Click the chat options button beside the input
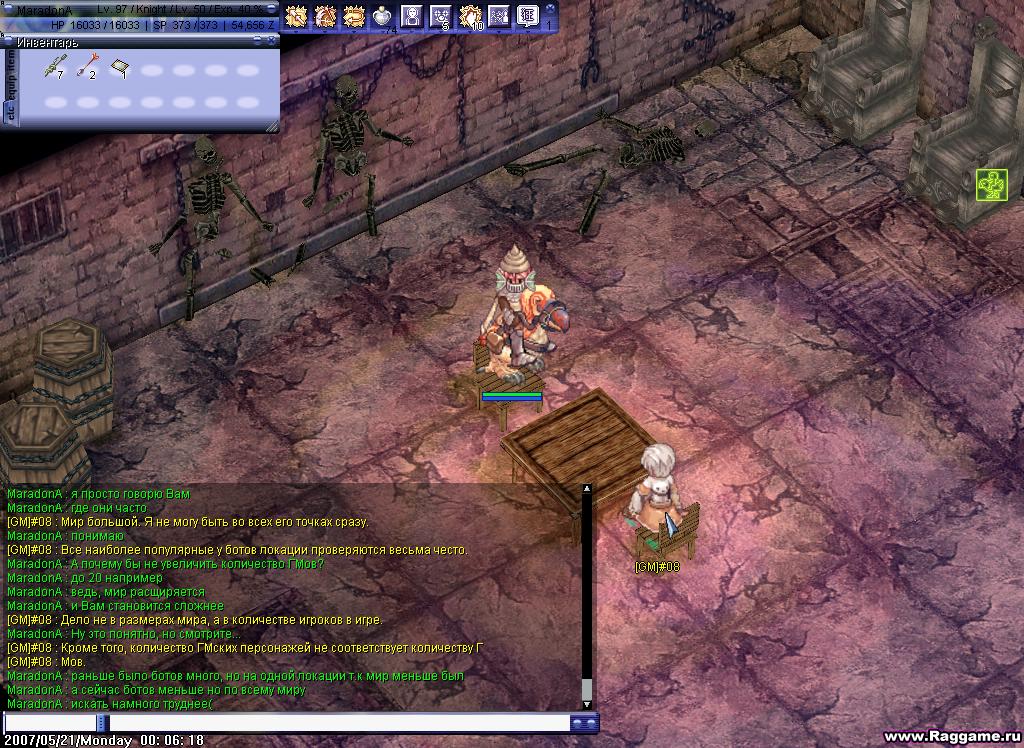The width and height of the screenshot is (1024, 748). [x=584, y=722]
